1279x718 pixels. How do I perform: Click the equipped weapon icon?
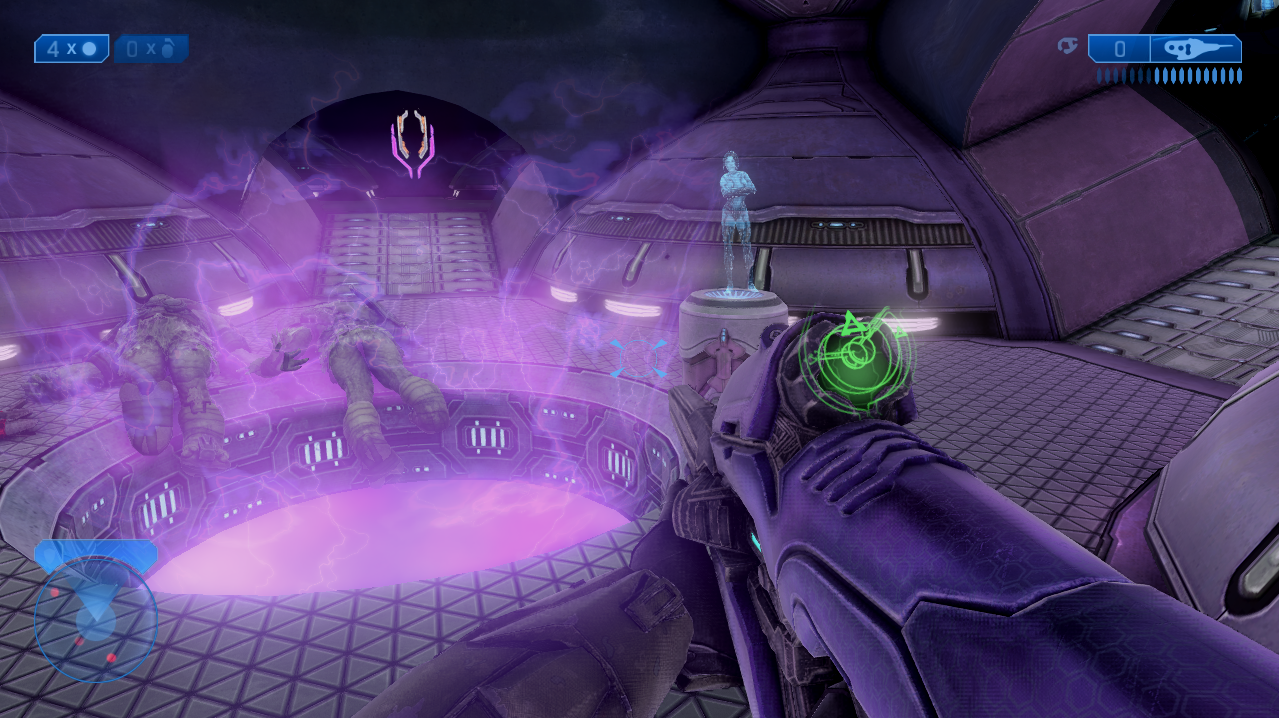1195,48
